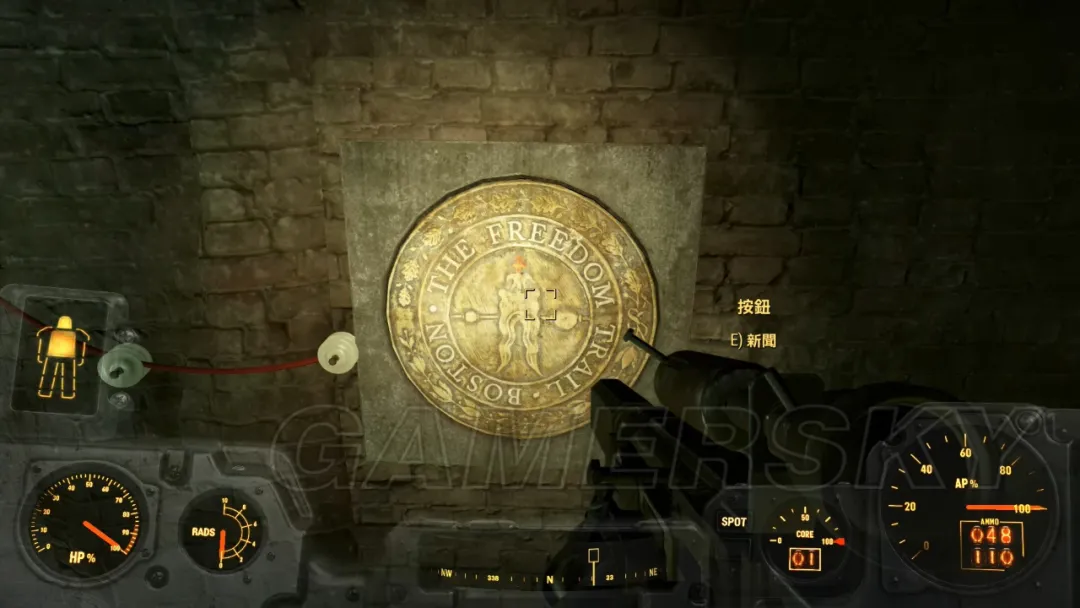
Task: Select the SPOT stealth indicator
Action: tap(733, 522)
